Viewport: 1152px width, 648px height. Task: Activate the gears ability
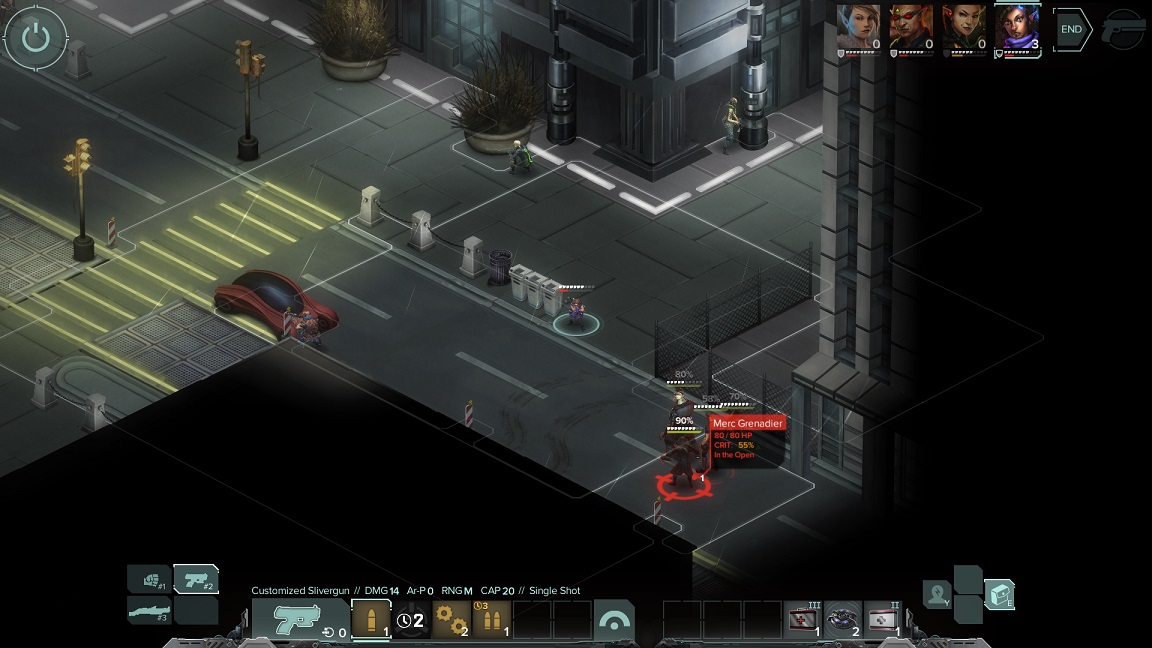pos(451,619)
